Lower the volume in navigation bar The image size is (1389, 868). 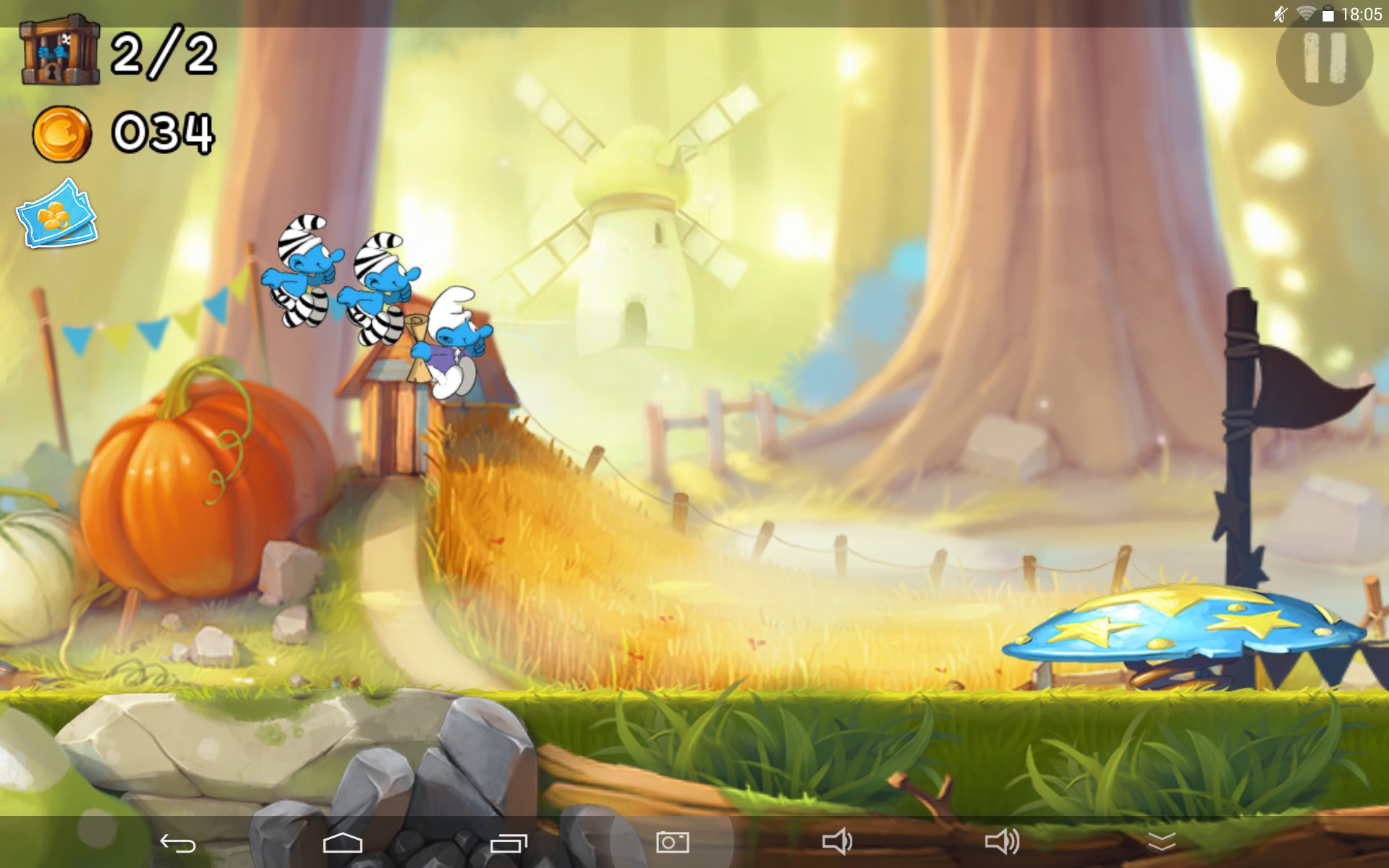tap(837, 841)
